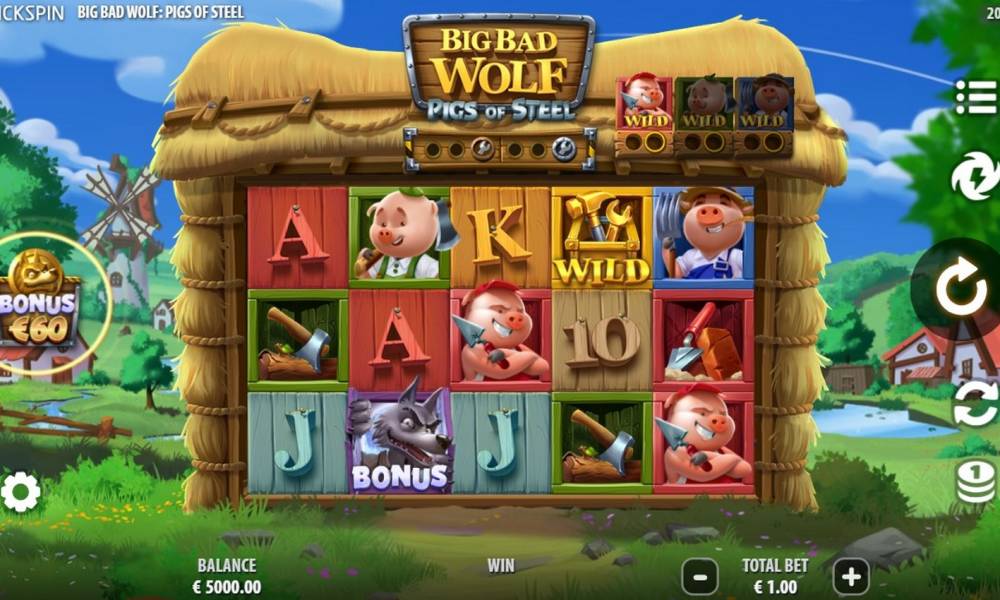Spin the reels with the circular arrow button
Image resolution: width=1000 pixels, height=600 pixels.
point(961,291)
